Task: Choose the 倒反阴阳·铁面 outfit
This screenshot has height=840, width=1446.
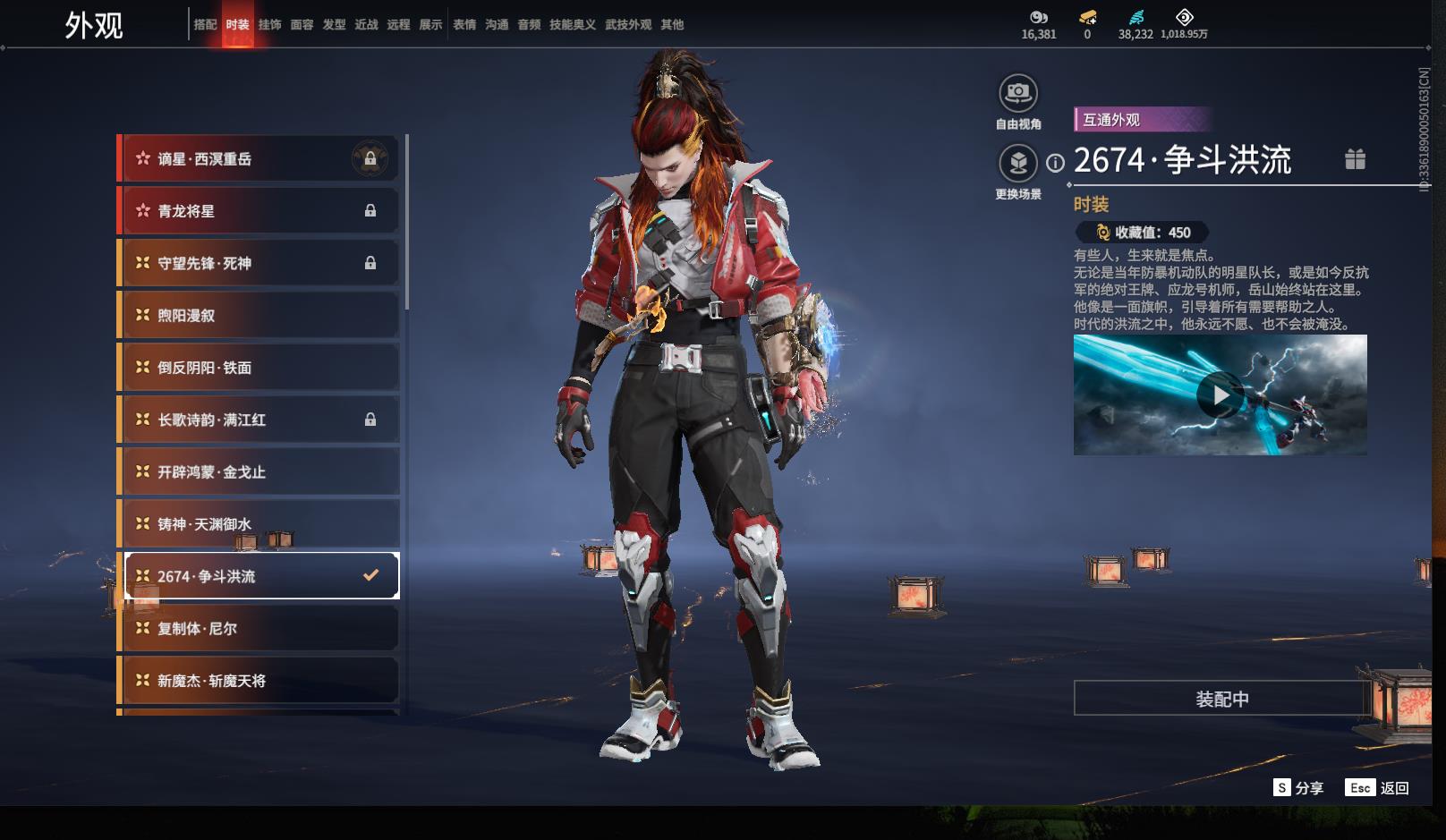Action: point(259,368)
